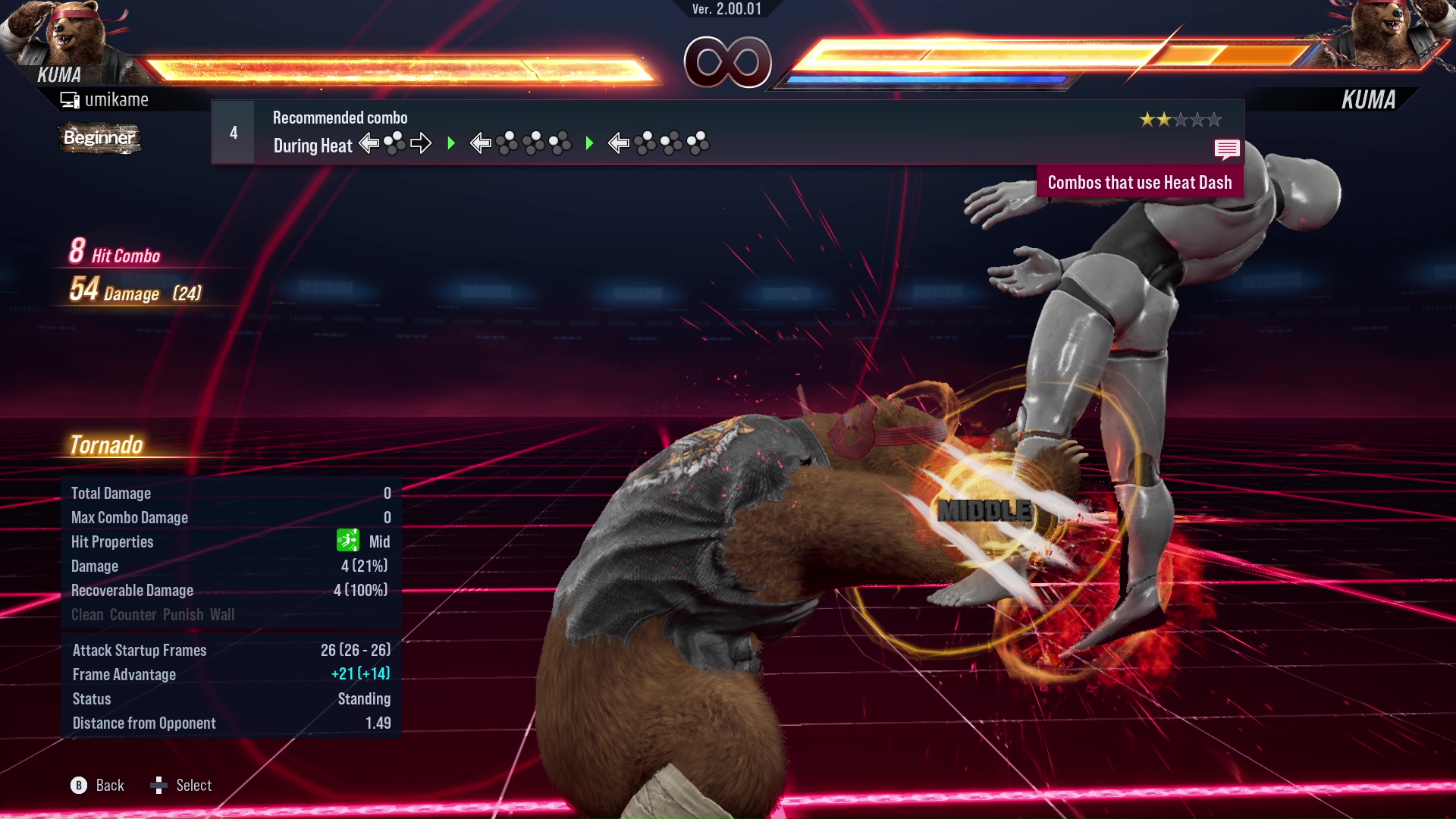Open the pink speech bubble comment icon
The width and height of the screenshot is (1456, 819).
pos(1226,149)
